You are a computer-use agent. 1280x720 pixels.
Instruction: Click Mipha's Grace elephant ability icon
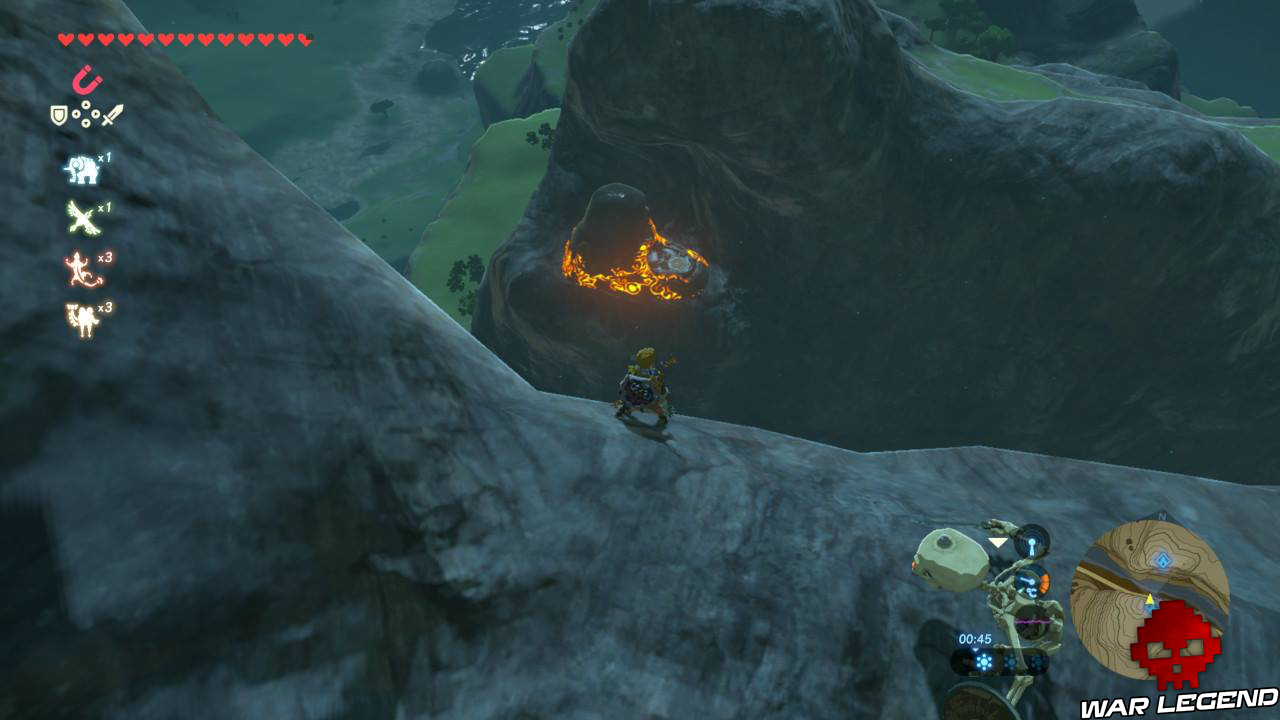tap(82, 170)
